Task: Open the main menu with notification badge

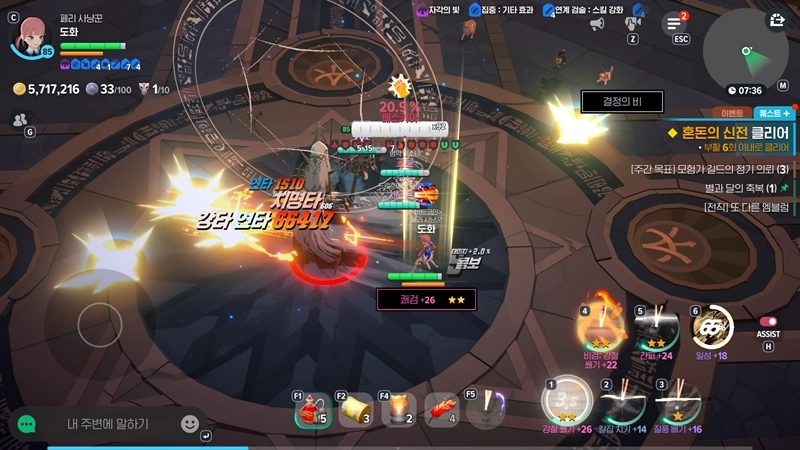Action: [x=675, y=24]
